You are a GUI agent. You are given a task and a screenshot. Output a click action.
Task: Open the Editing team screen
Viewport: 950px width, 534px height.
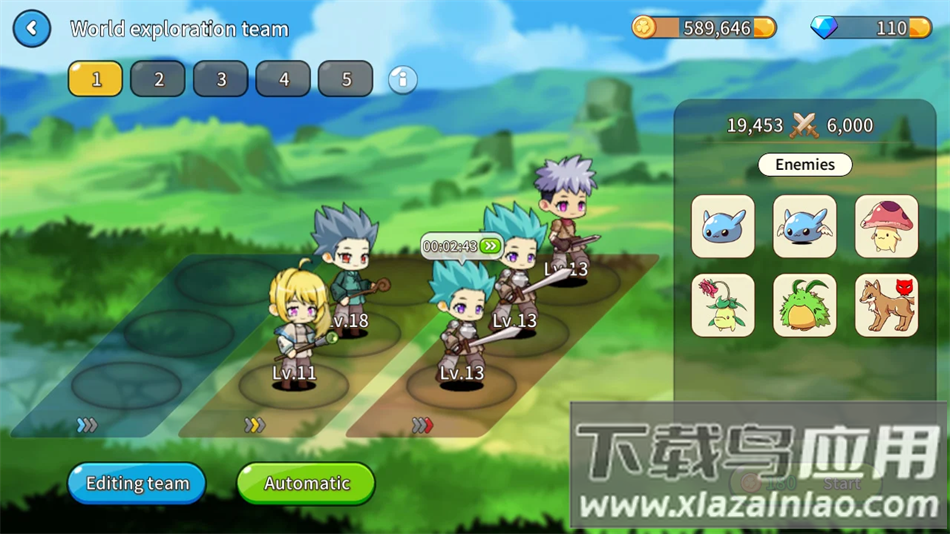click(137, 483)
